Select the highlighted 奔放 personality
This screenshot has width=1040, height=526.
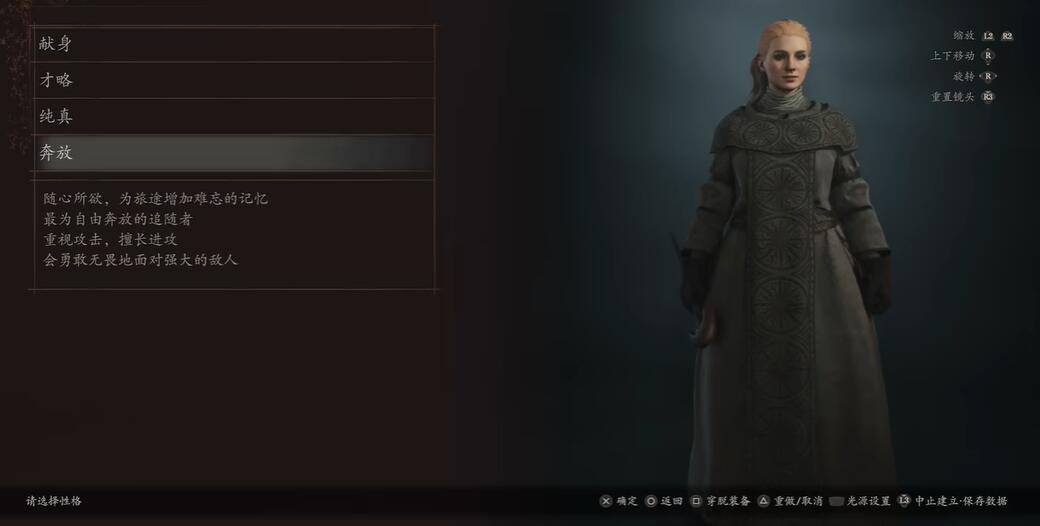pos(232,153)
